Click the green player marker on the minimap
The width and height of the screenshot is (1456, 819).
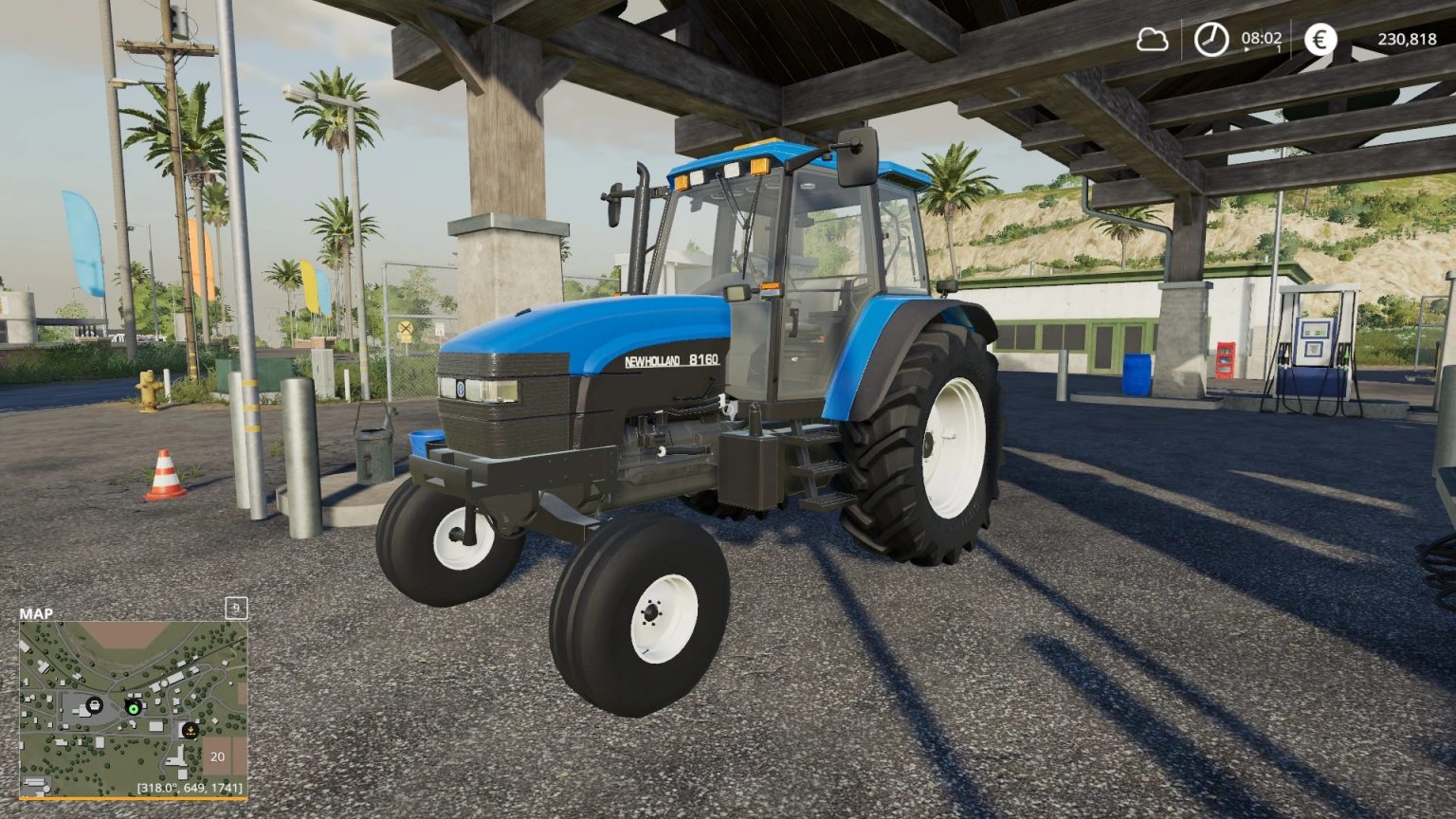point(133,707)
